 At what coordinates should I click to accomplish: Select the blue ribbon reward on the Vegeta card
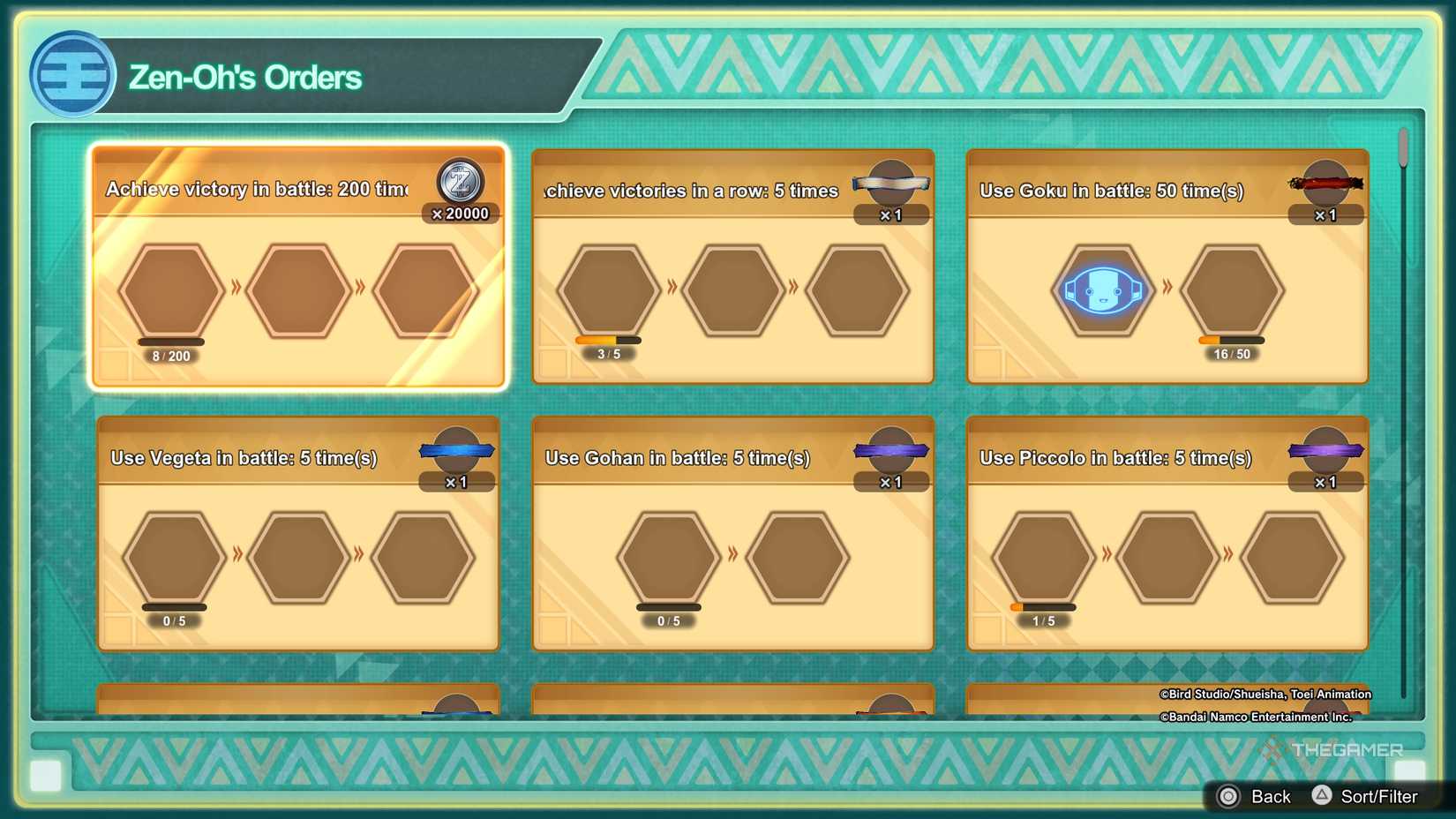click(458, 451)
